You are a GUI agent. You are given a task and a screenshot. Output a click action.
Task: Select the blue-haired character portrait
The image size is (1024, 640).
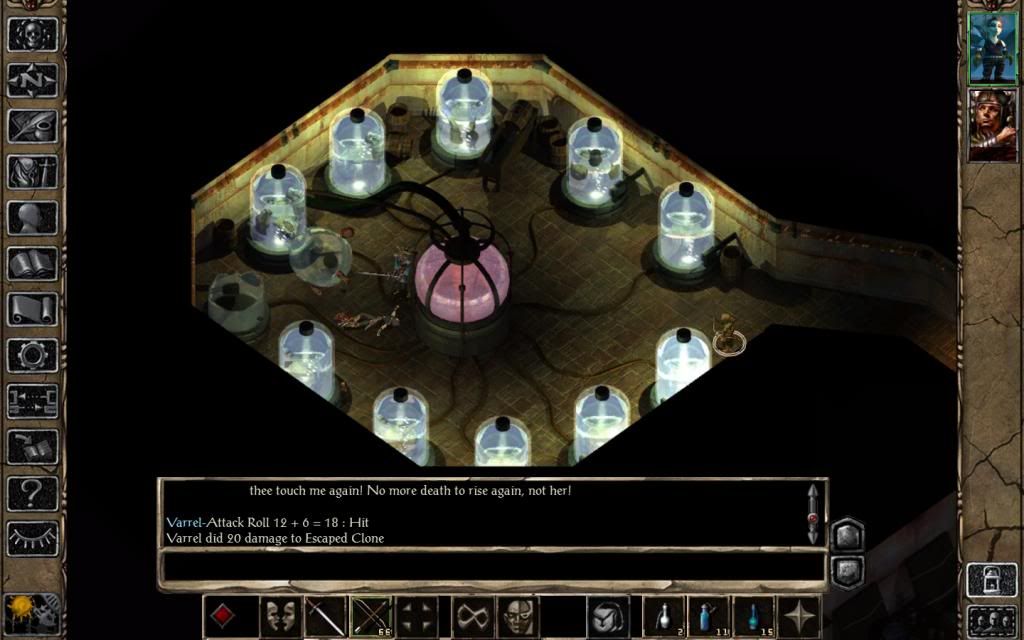pyautogui.click(x=992, y=47)
